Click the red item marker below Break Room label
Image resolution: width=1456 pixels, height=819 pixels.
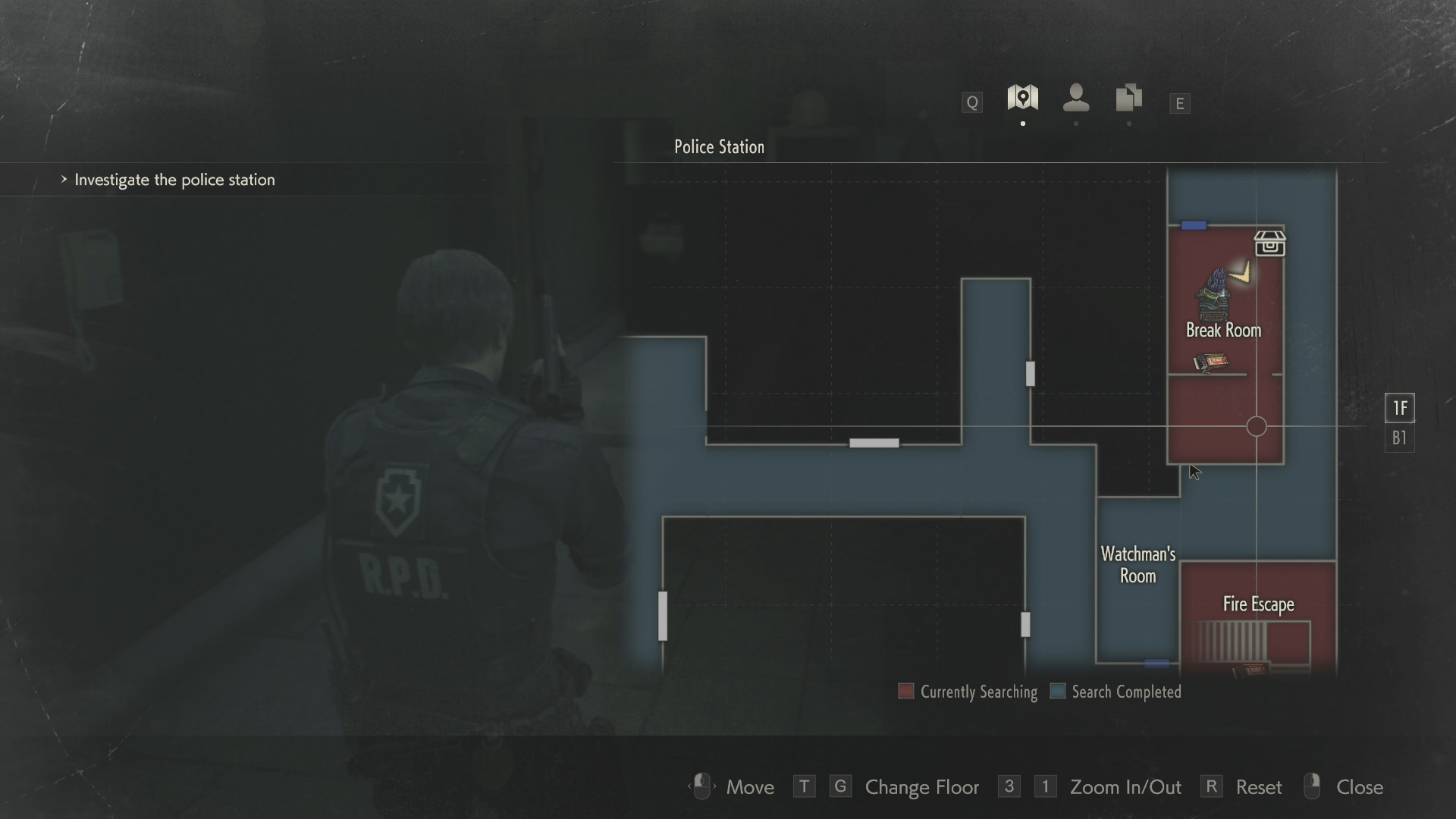(1211, 362)
